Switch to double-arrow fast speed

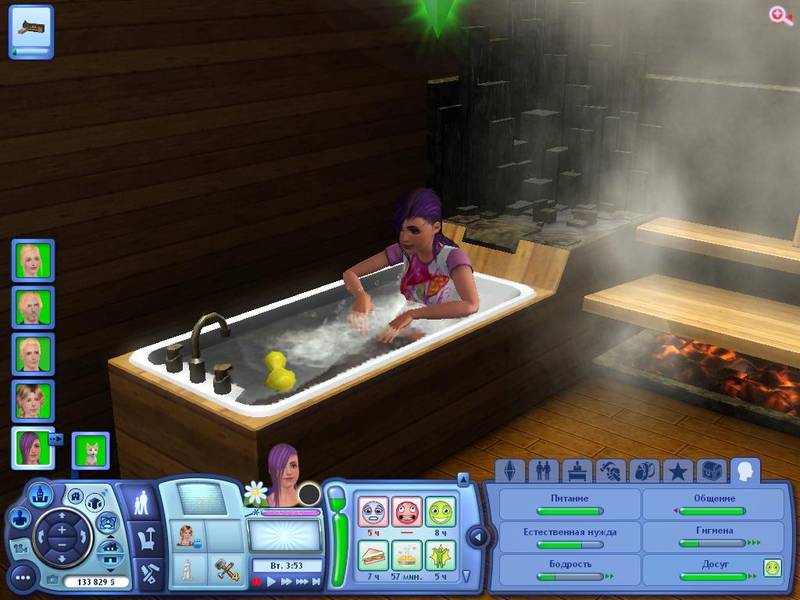[285, 581]
